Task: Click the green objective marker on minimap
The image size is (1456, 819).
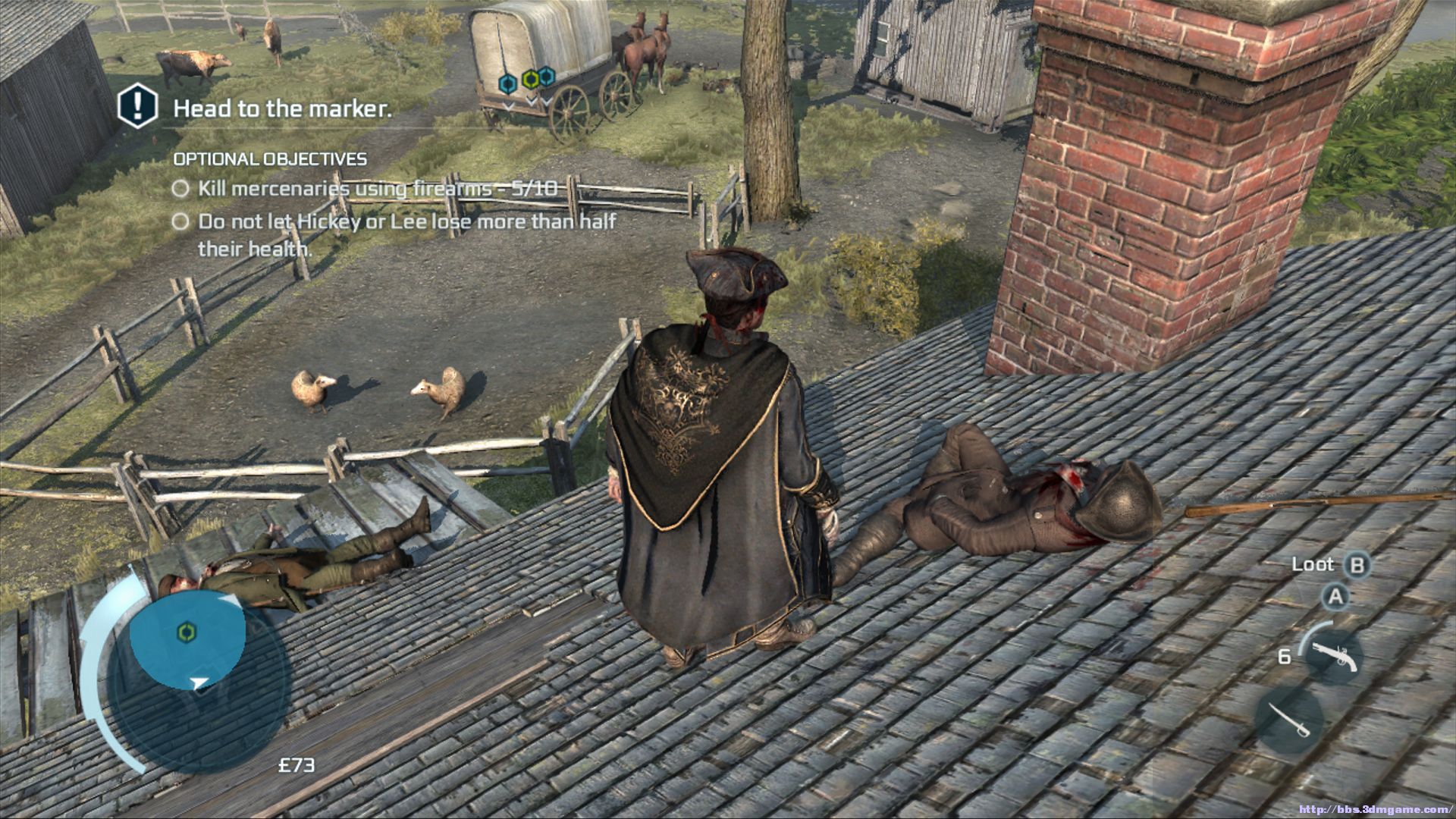Action: tap(184, 632)
